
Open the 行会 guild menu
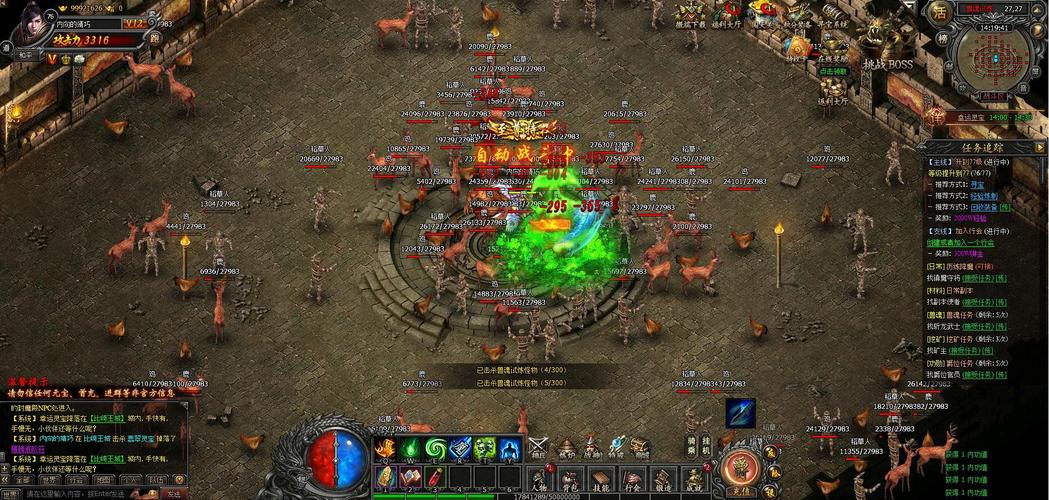(x=632, y=479)
